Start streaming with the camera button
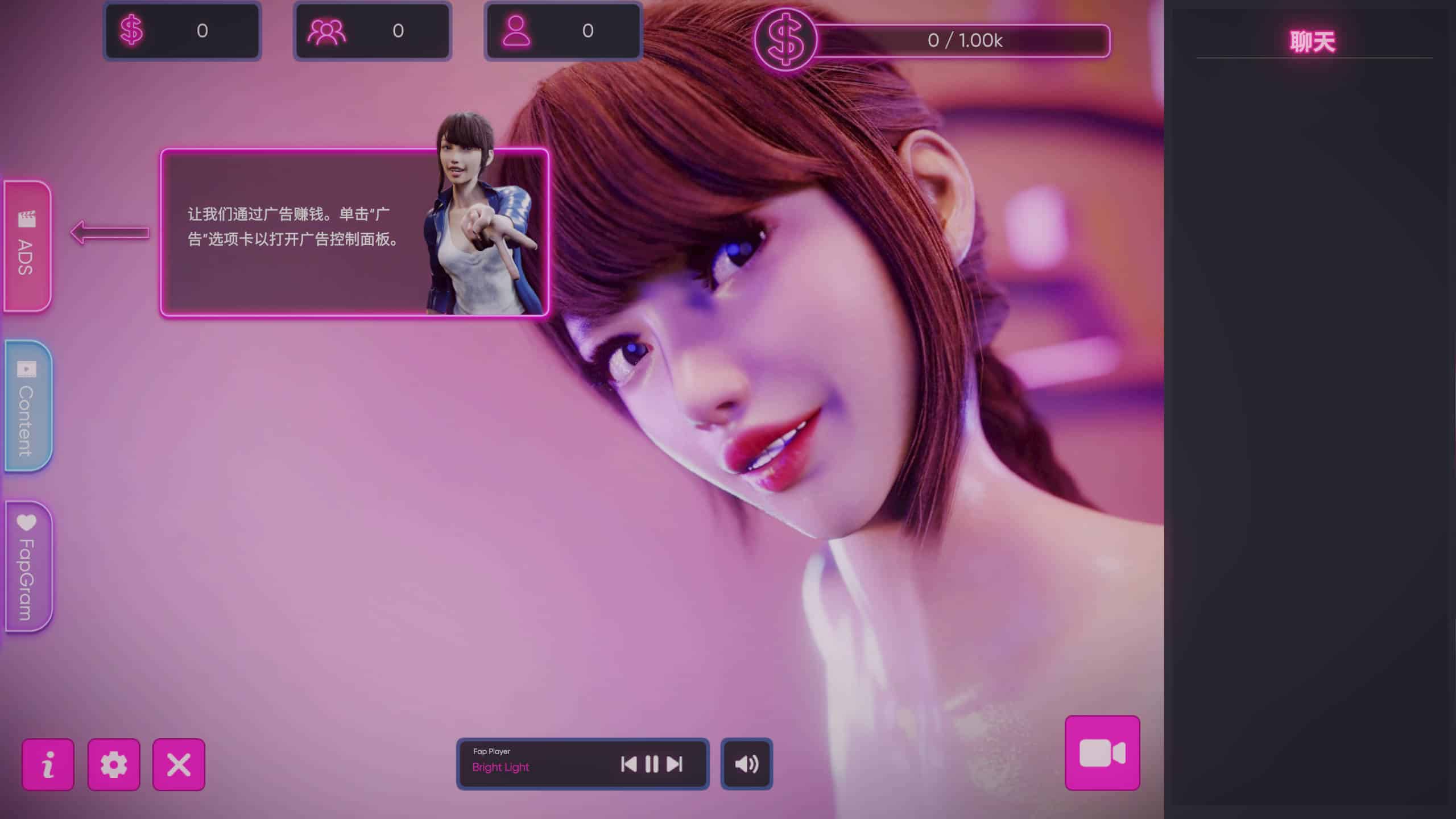 click(1102, 753)
